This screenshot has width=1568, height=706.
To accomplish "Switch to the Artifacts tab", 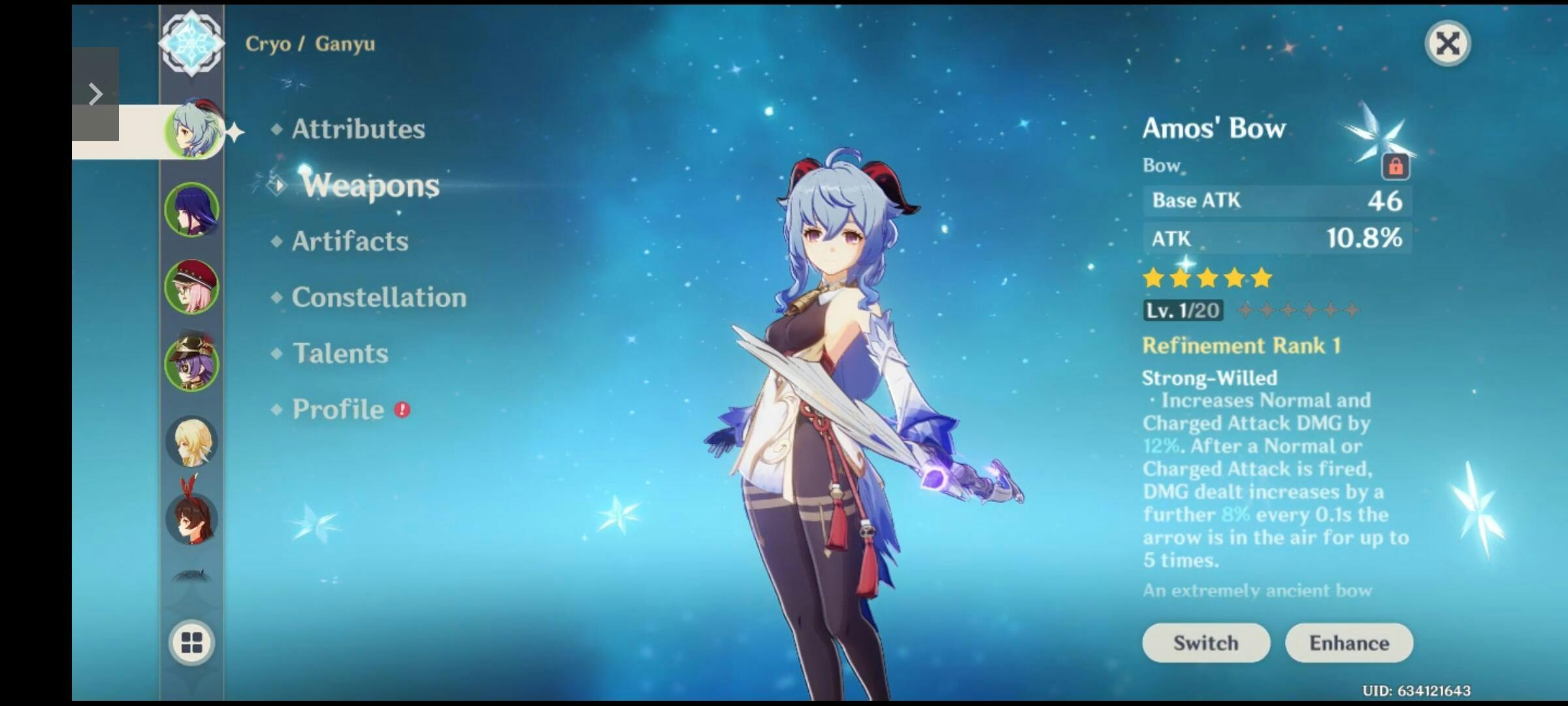I will pyautogui.click(x=350, y=242).
